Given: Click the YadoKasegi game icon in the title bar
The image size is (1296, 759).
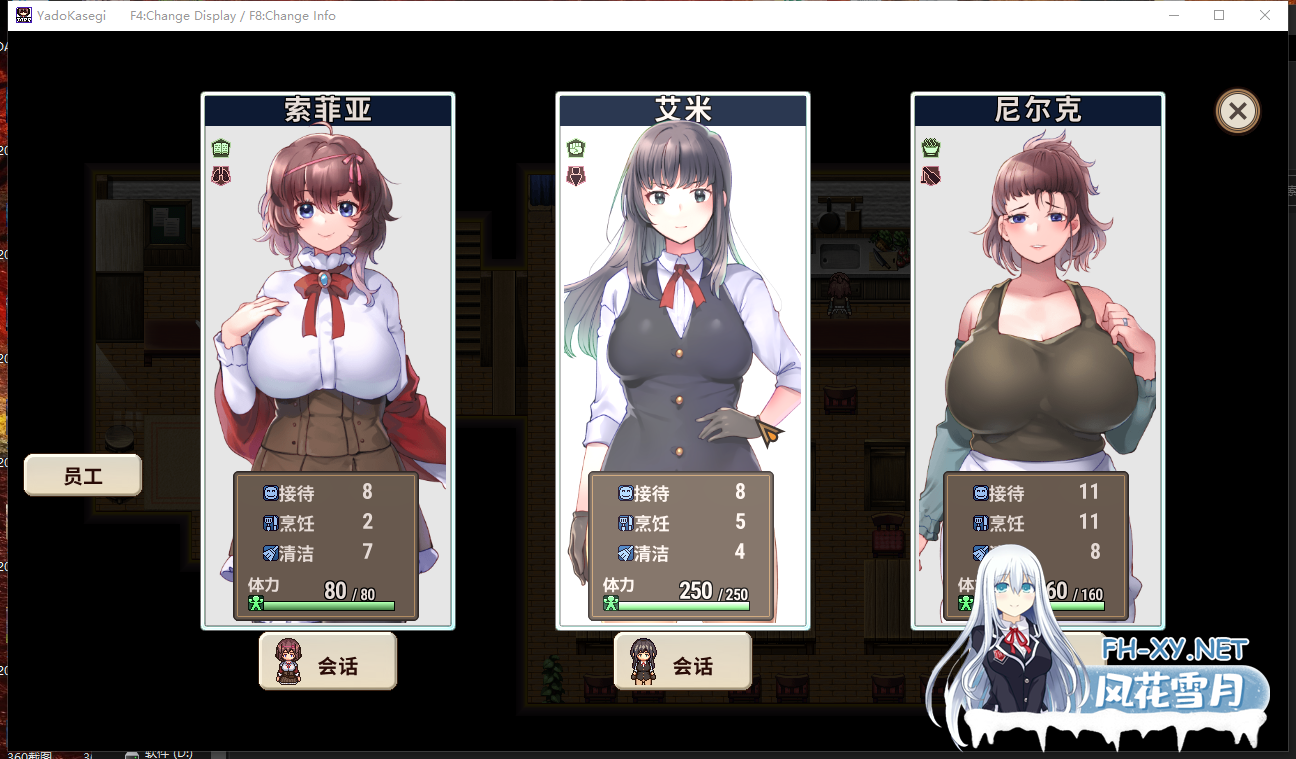Looking at the screenshot, I should pos(22,15).
